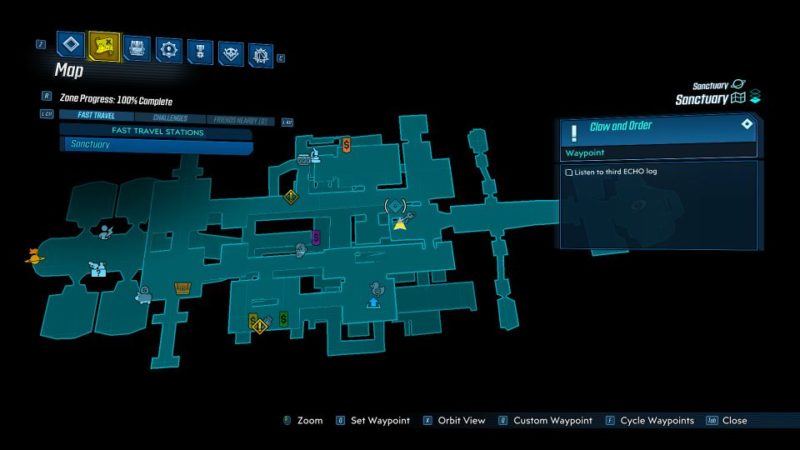Viewport: 800px width, 450px height.
Task: Show the Friends Nearby tab
Action: (238, 118)
